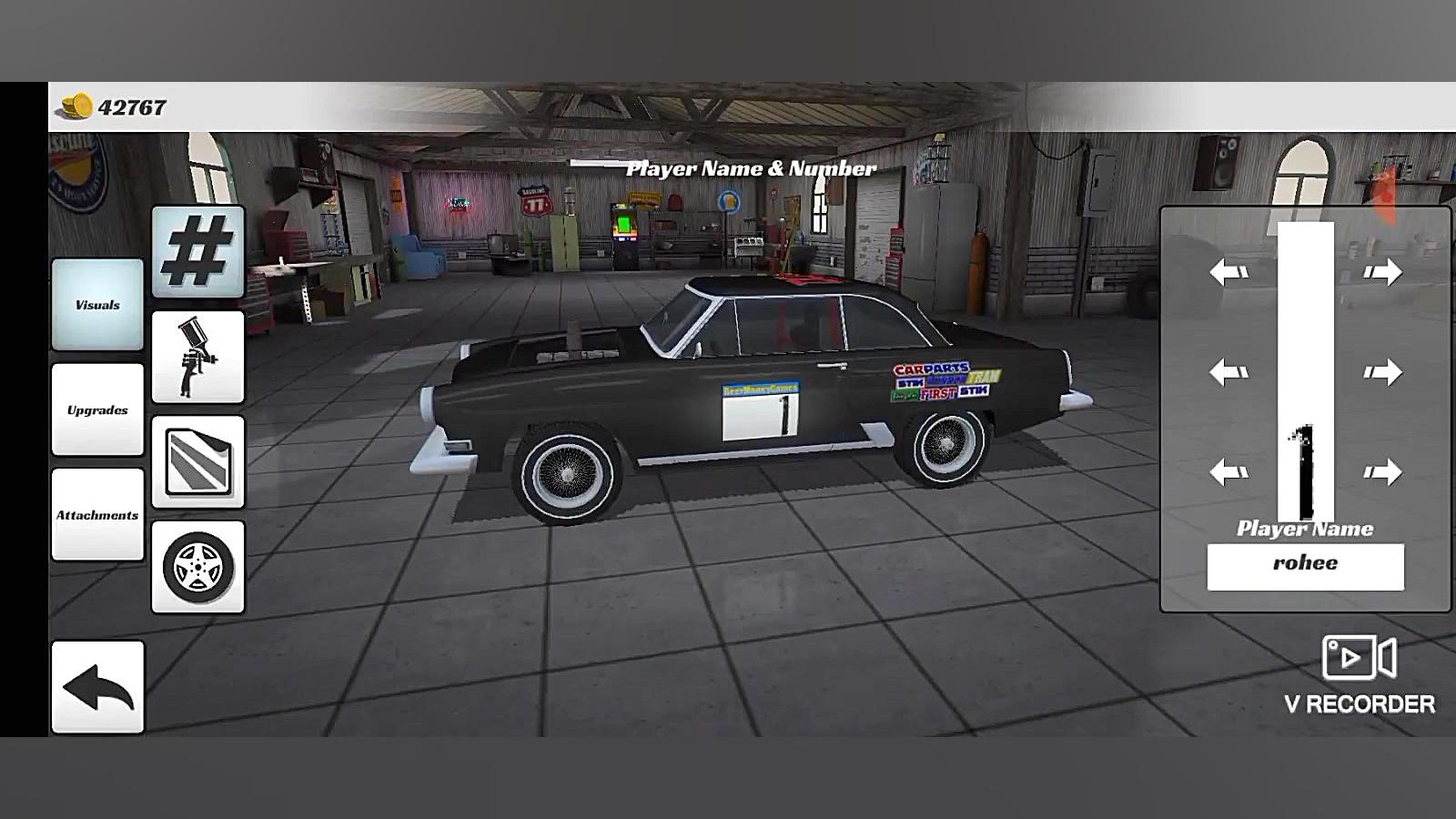
Task: Go back with the return arrow button
Action: pos(97,687)
